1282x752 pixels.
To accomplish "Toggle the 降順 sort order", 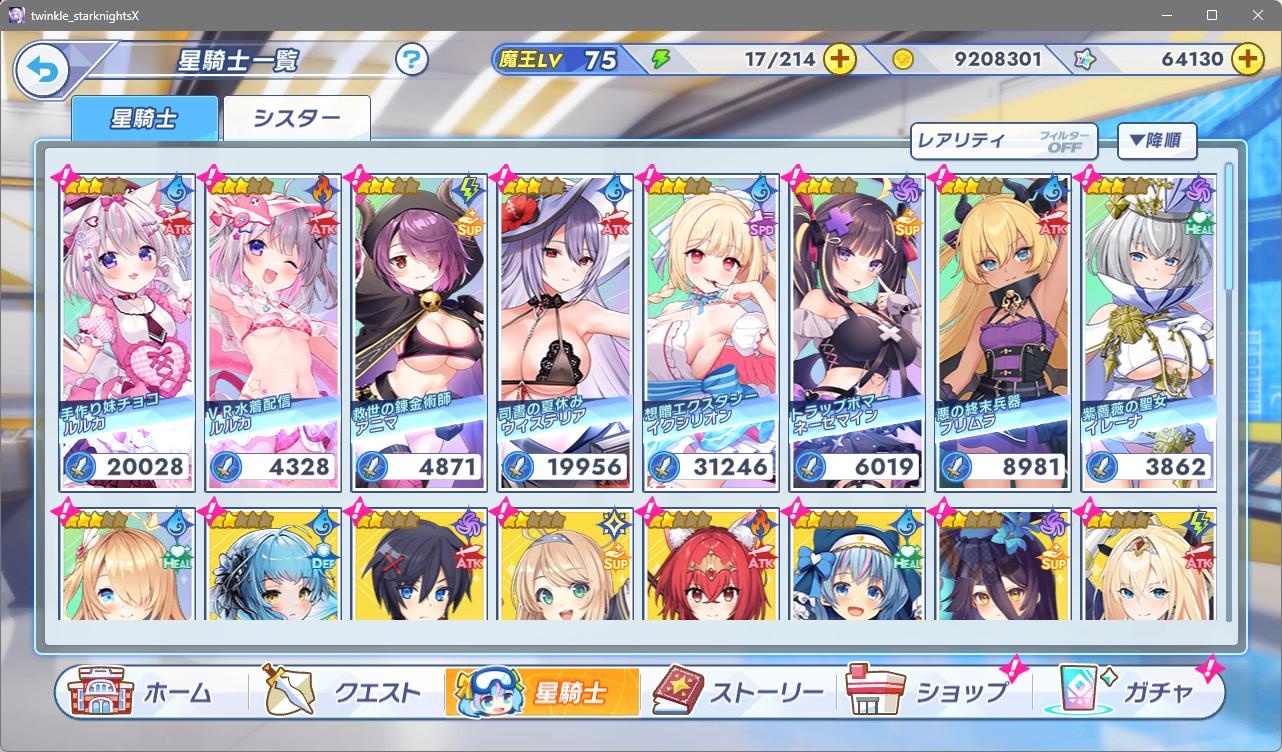I will (1156, 141).
